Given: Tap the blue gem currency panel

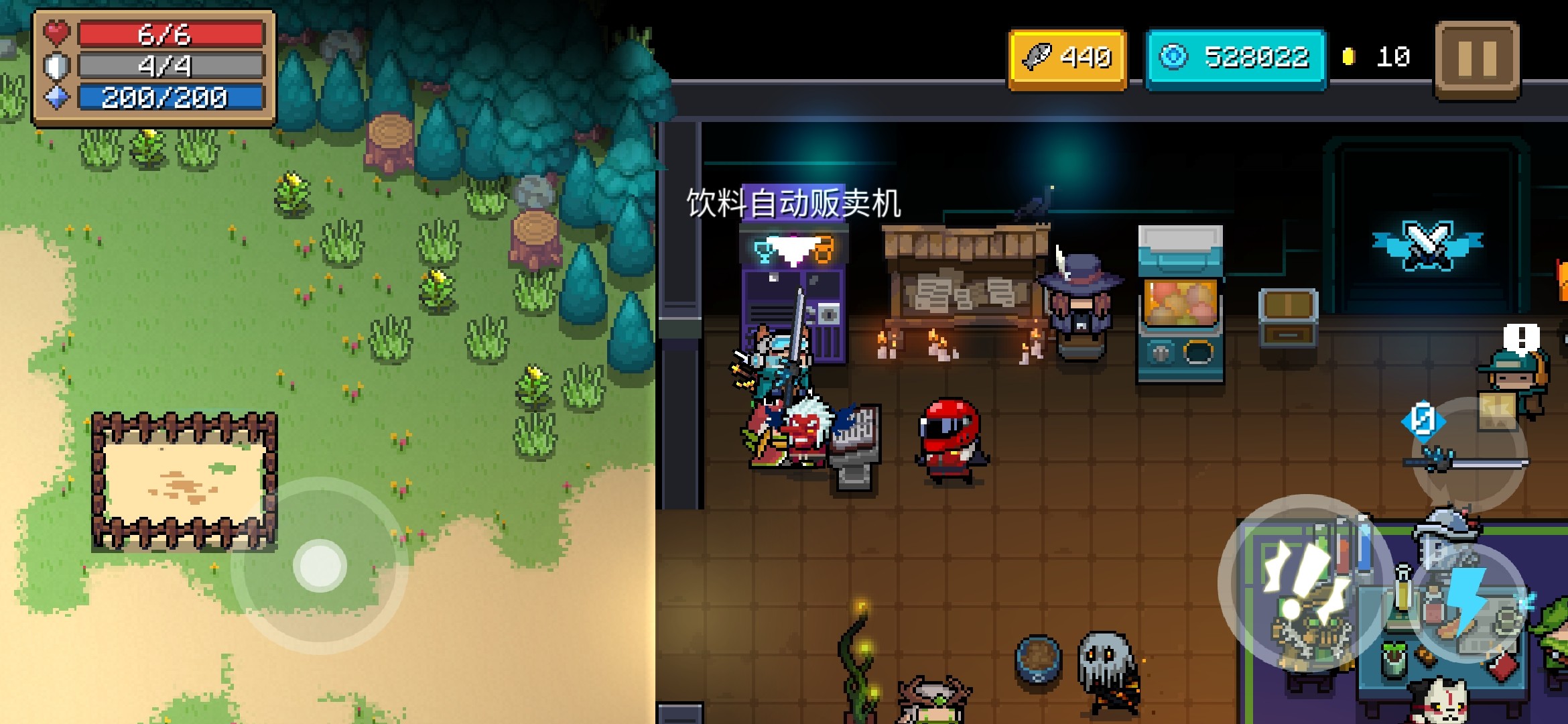Looking at the screenshot, I should (1236, 58).
